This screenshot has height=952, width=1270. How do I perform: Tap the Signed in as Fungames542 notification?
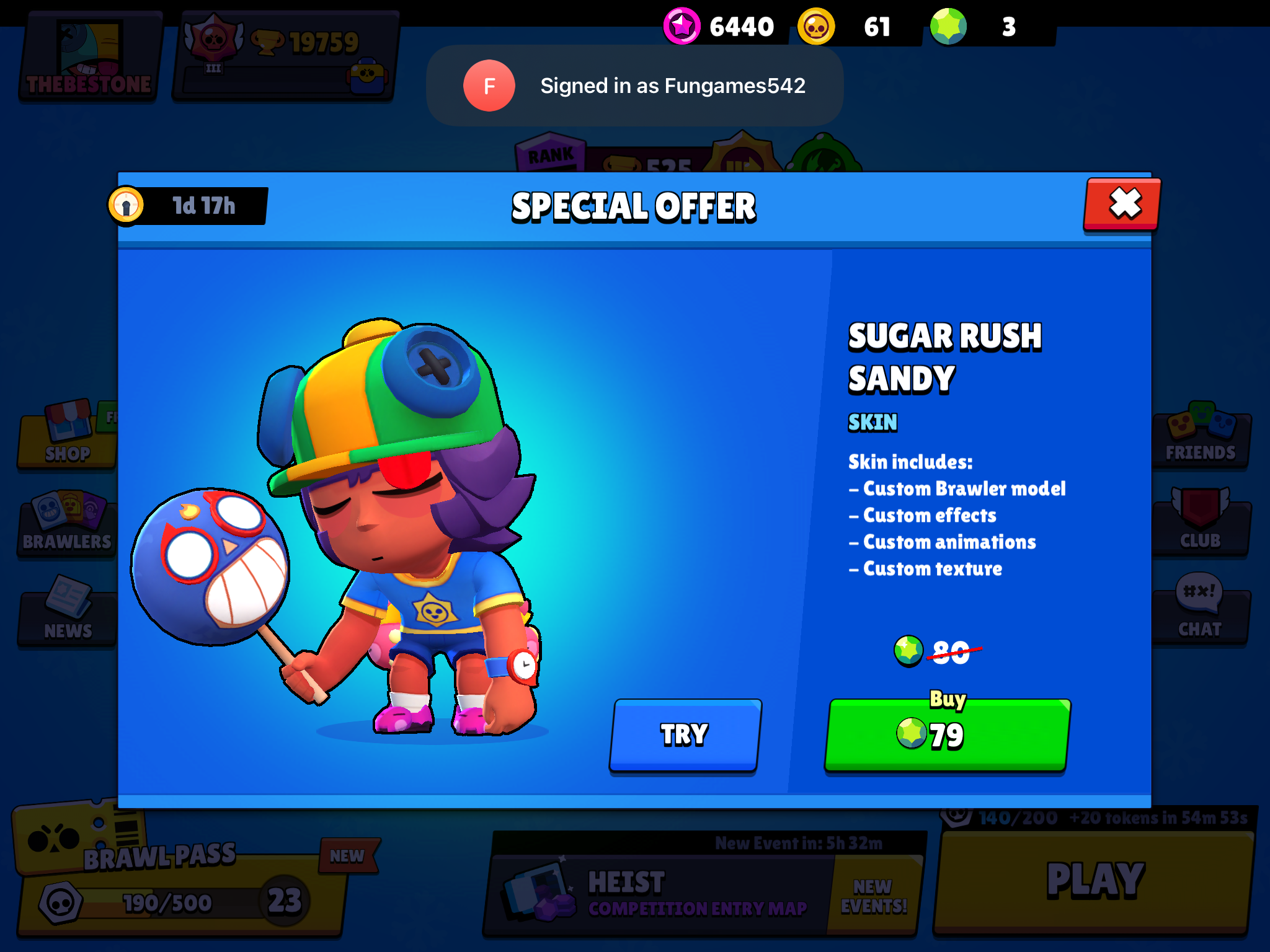[634, 86]
